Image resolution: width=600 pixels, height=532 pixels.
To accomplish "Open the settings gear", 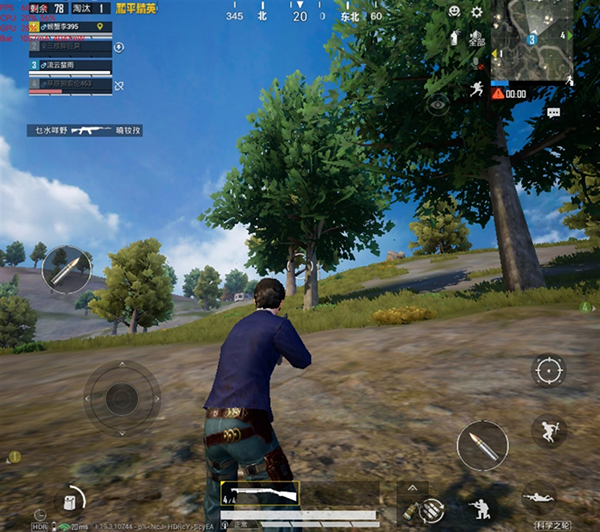I will click(x=476, y=12).
